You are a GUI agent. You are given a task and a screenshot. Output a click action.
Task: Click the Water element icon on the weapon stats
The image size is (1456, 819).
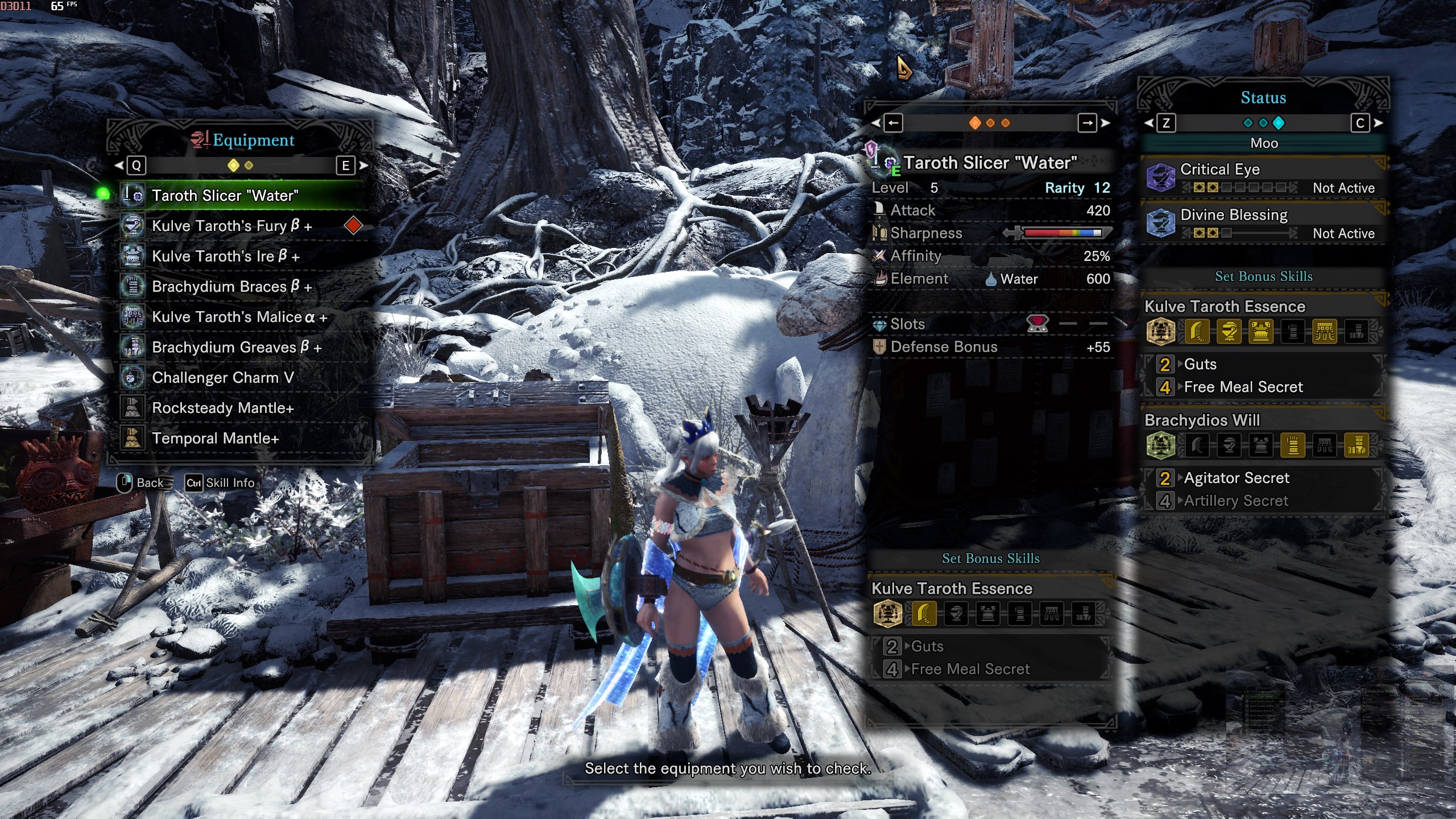[x=990, y=279]
